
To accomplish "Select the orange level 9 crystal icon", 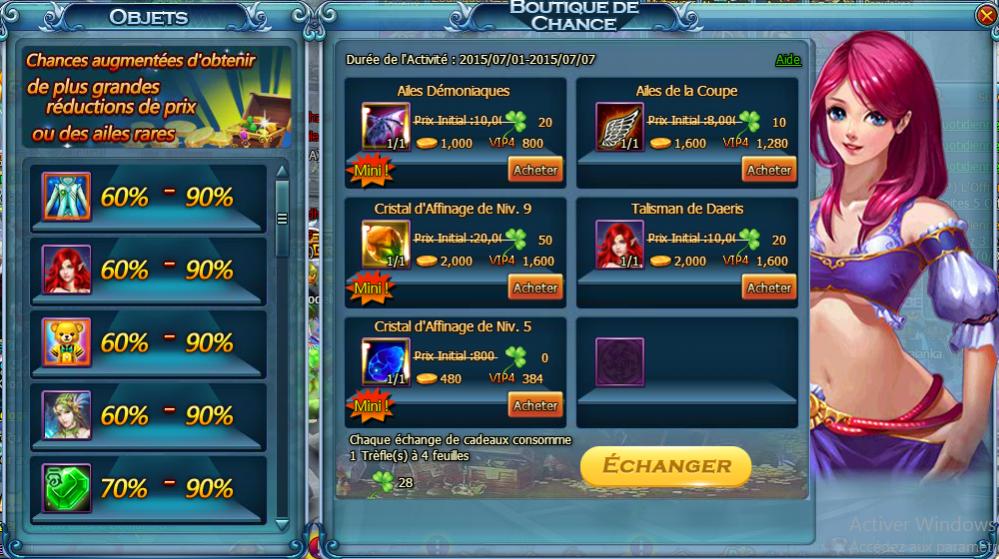I will click(381, 245).
